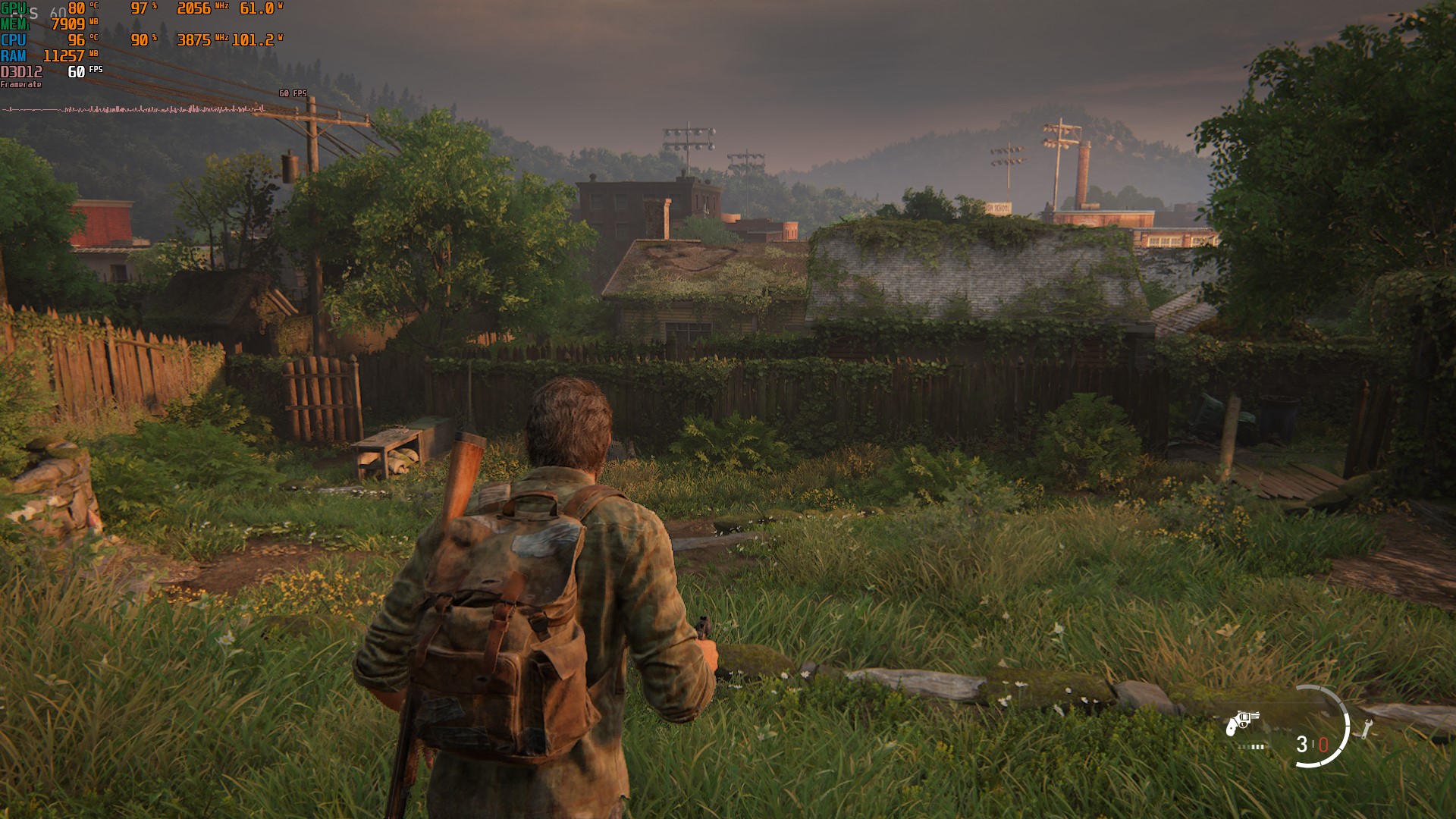Select the revolver weapon icon

pos(1241,723)
